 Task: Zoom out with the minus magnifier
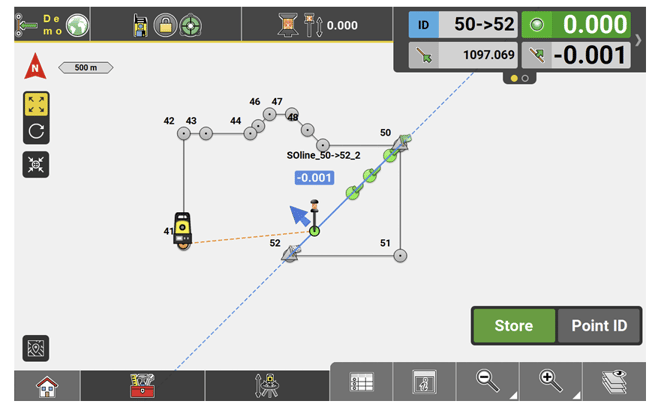[489, 380]
